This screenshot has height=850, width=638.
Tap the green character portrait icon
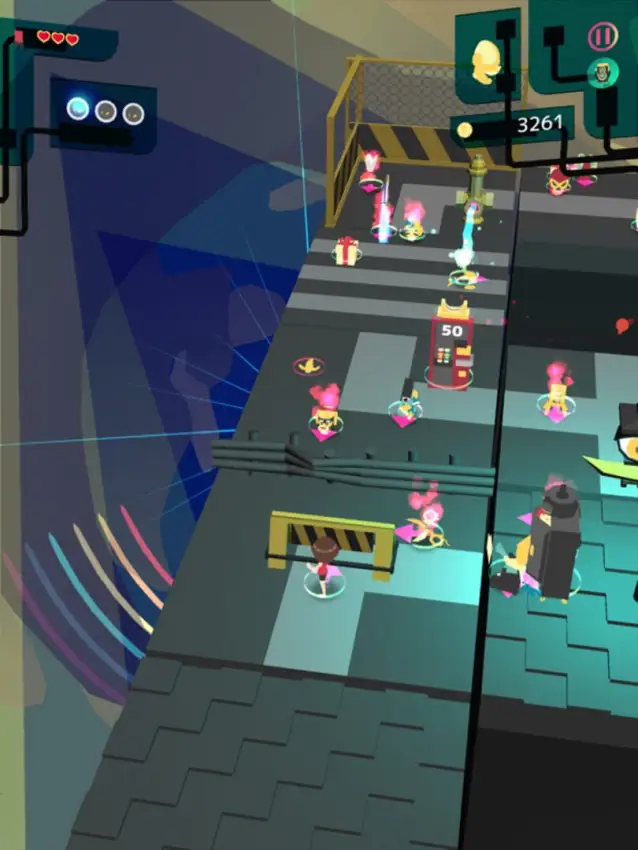[602, 73]
